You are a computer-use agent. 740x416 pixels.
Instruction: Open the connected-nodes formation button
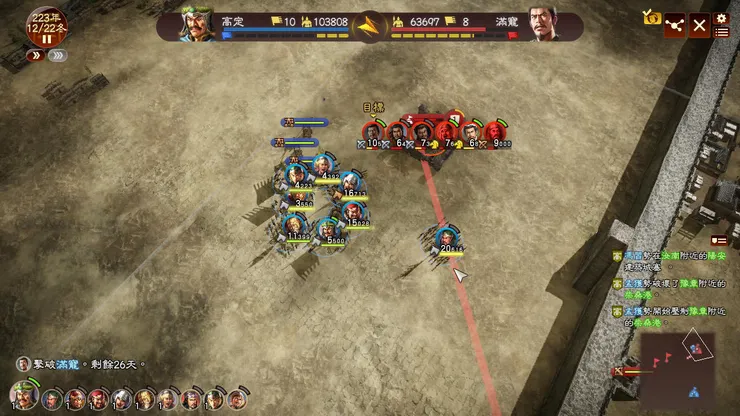(x=675, y=26)
